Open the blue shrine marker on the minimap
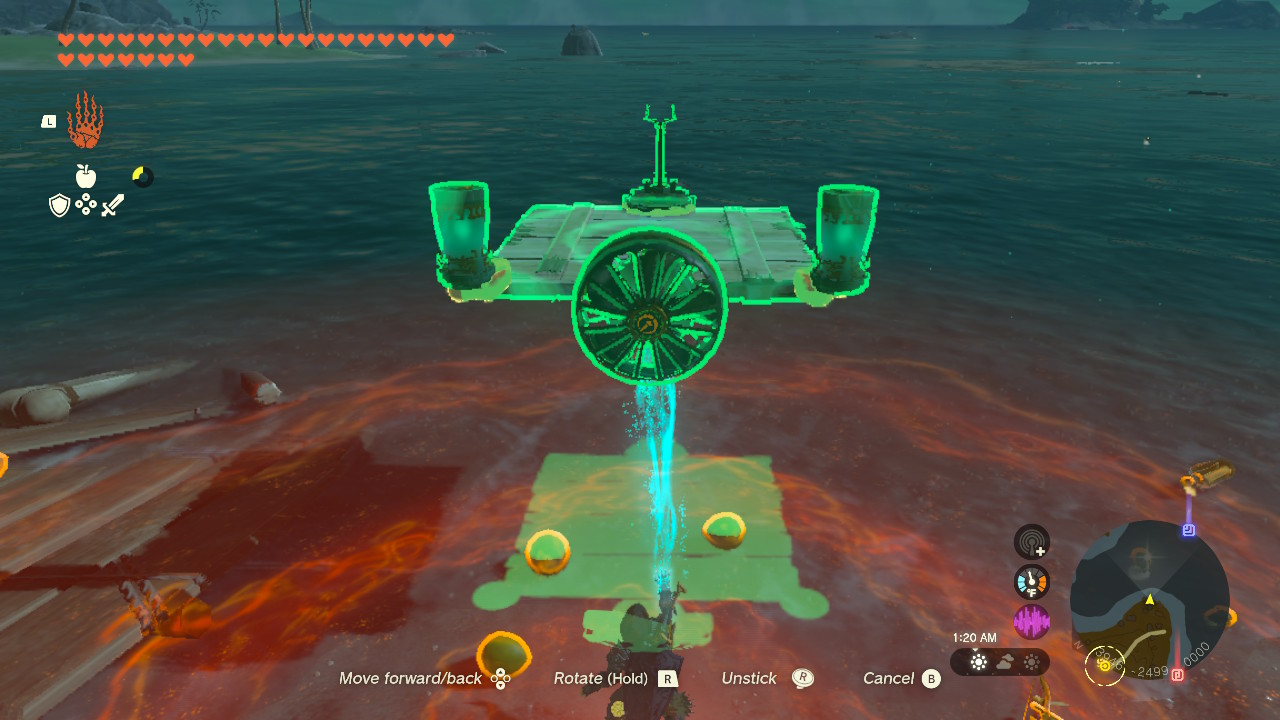Viewport: 1280px width, 720px height. [1189, 529]
